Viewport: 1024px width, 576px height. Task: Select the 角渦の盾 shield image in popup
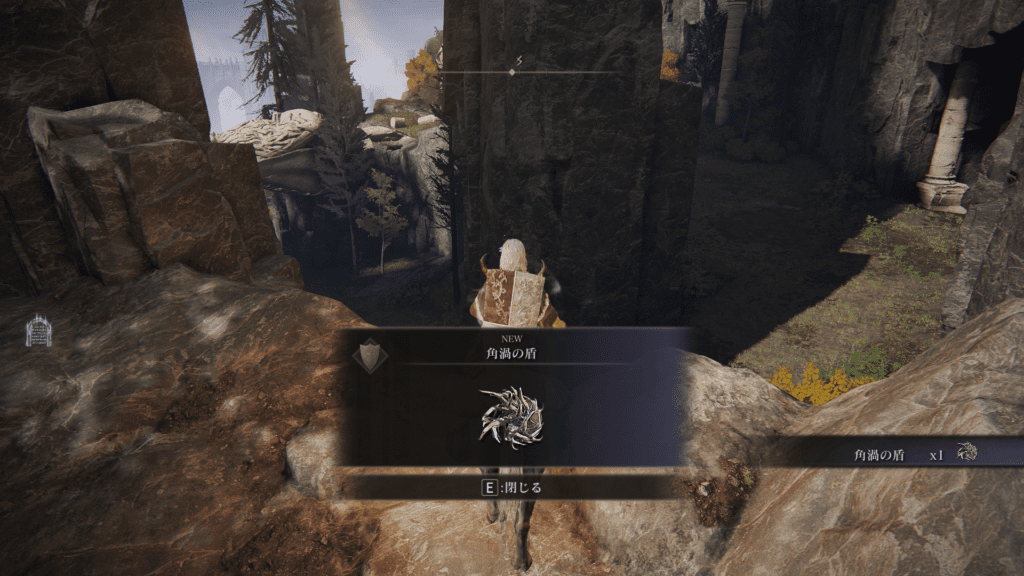pos(511,418)
